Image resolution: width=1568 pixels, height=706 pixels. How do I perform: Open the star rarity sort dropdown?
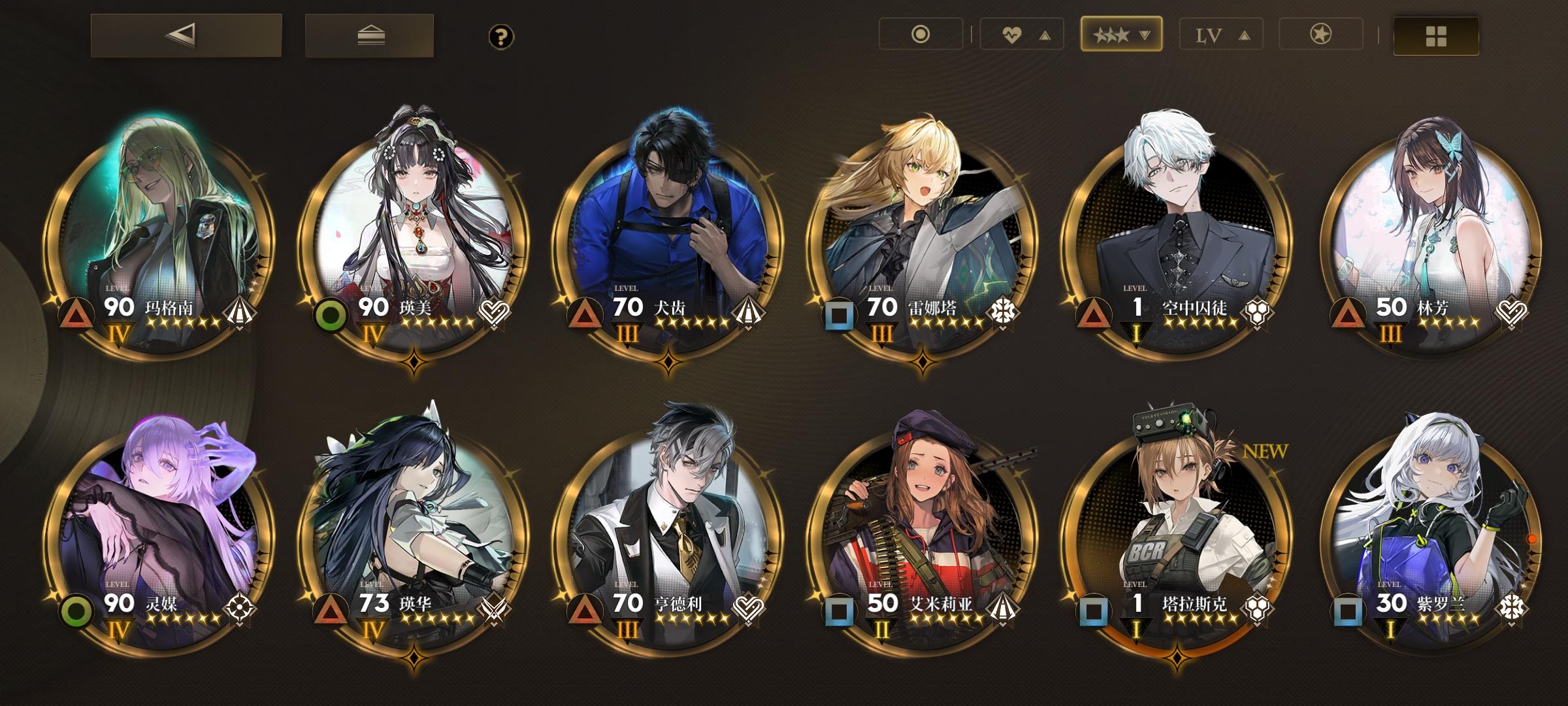(x=1120, y=36)
